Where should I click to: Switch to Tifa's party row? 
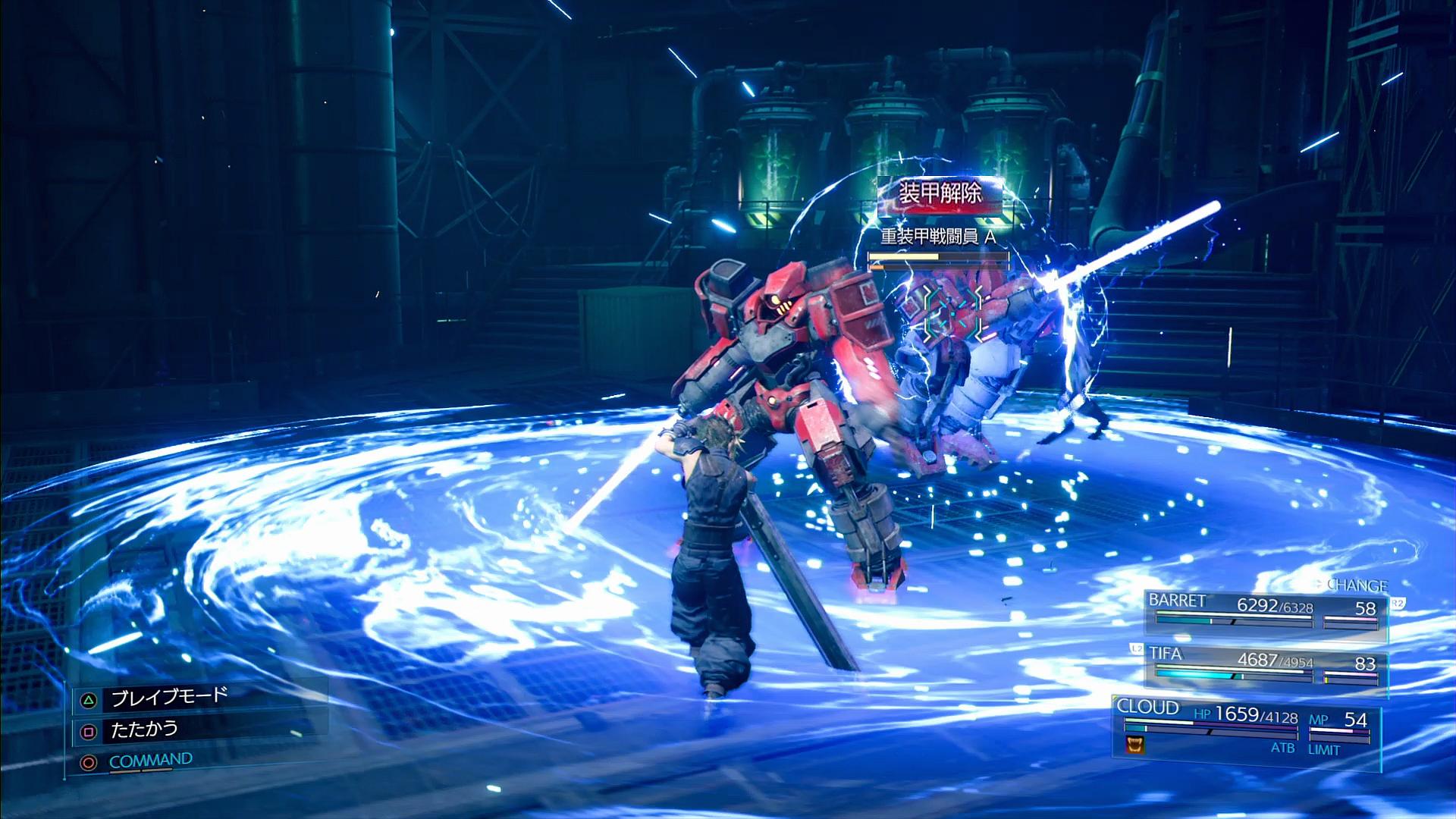[1263, 664]
